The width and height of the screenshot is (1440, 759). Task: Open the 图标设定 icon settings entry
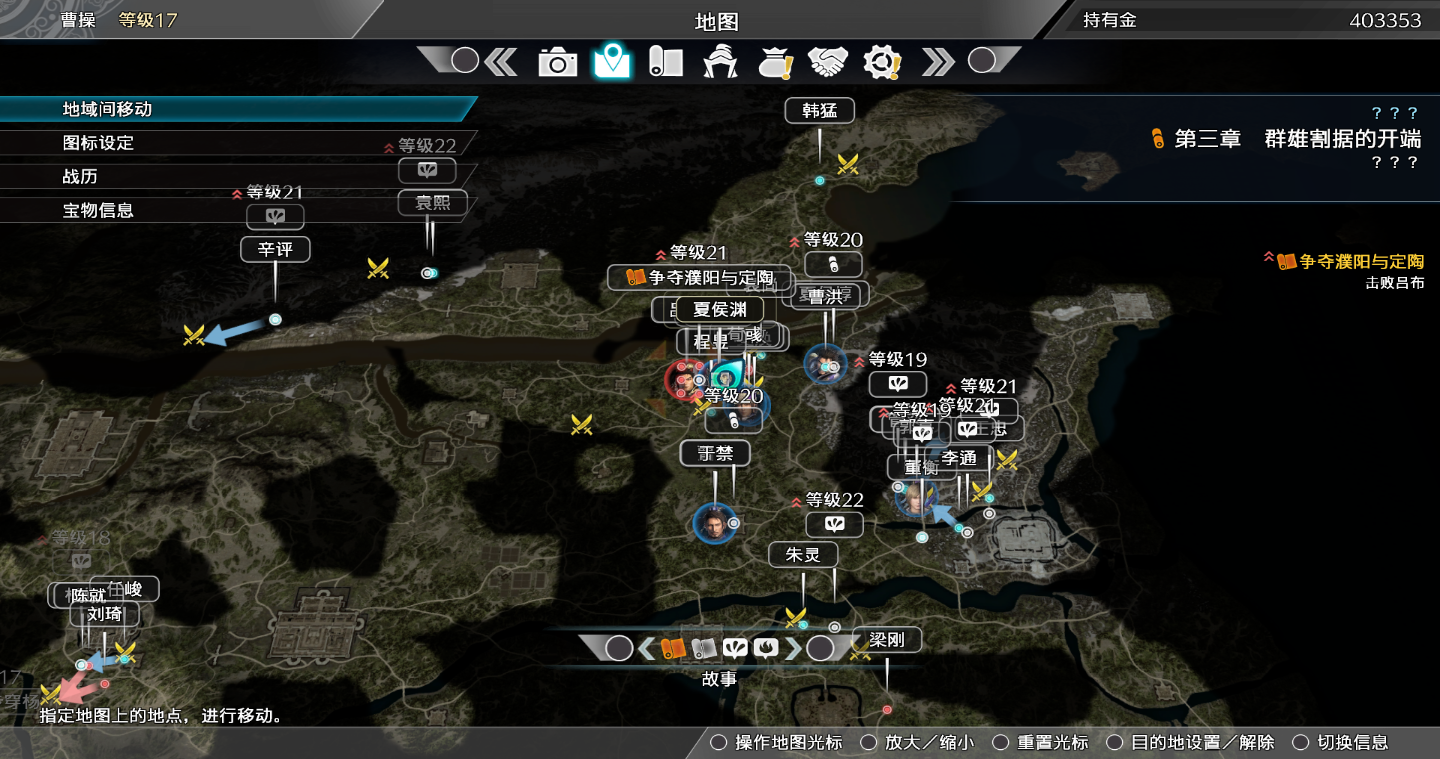(98, 143)
